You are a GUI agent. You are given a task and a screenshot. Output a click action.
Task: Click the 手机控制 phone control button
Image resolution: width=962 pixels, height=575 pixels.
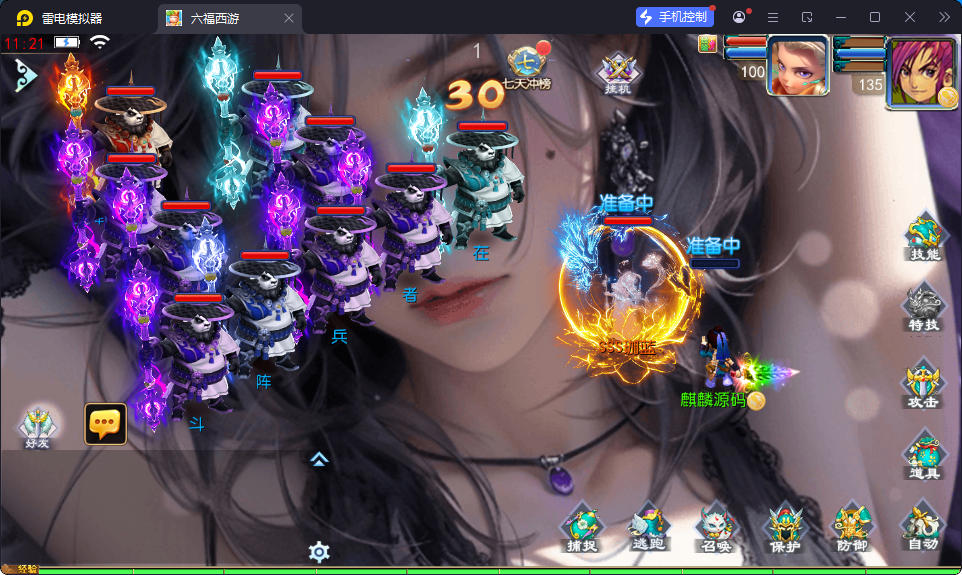click(674, 17)
